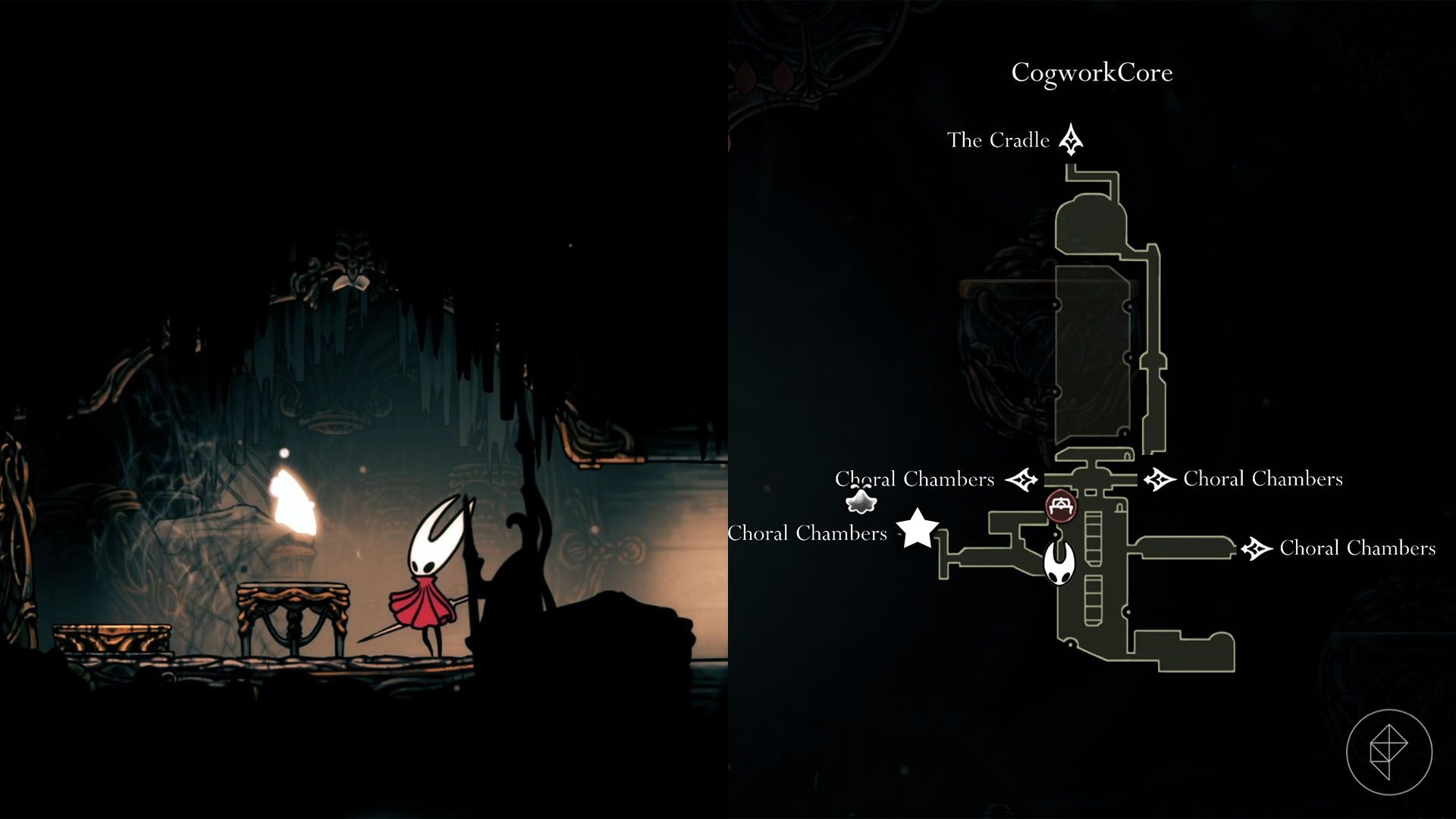This screenshot has width=1456, height=819.
Task: Select the Cradle exit arrow marker
Action: point(1070,140)
